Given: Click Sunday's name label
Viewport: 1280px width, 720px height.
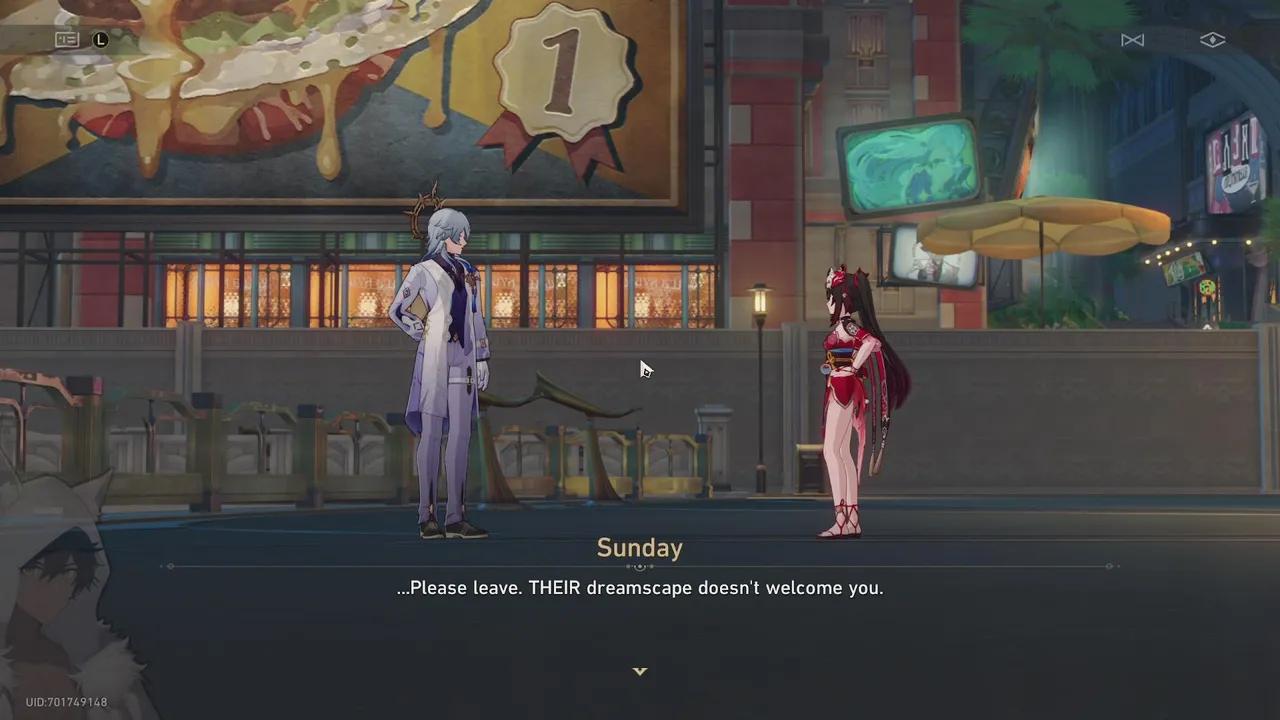Looking at the screenshot, I should tap(639, 548).
